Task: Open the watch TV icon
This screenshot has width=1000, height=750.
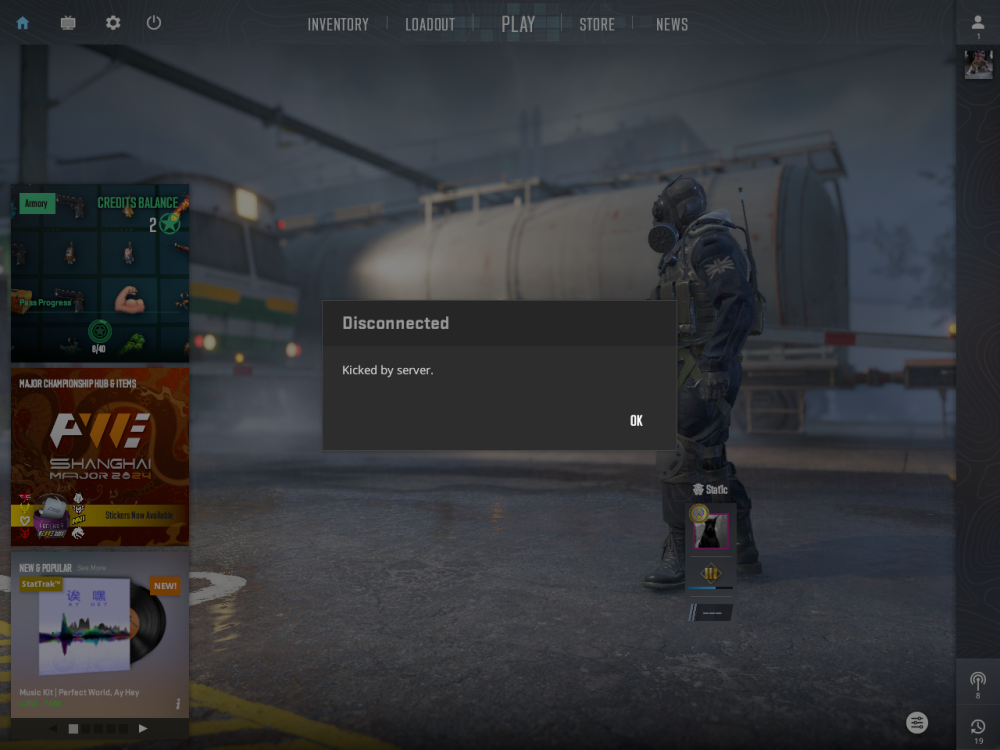Action: pos(68,23)
